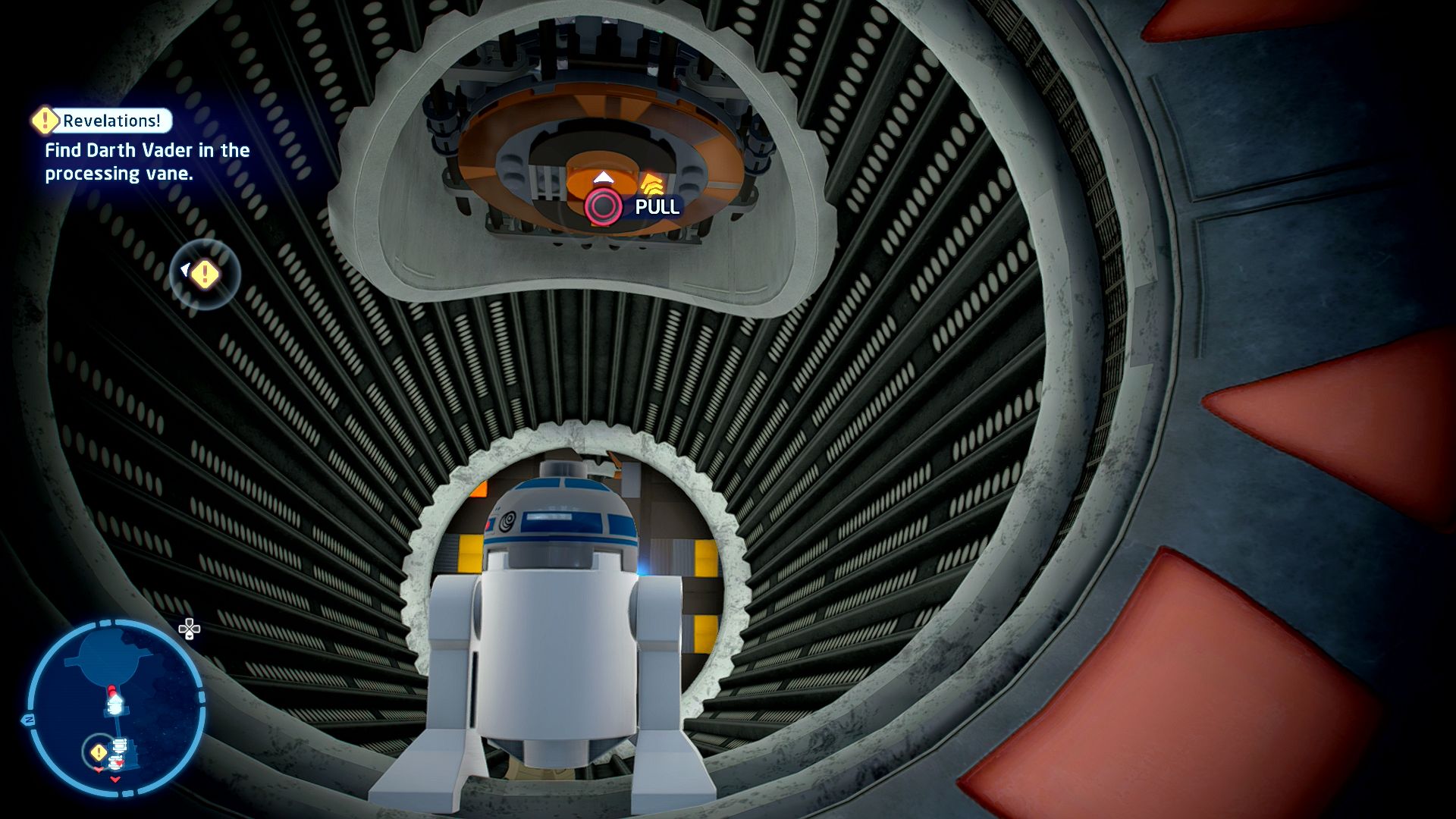Open the Revelations! quest tracker
Viewport: 1456px width, 819px height.
point(103,121)
